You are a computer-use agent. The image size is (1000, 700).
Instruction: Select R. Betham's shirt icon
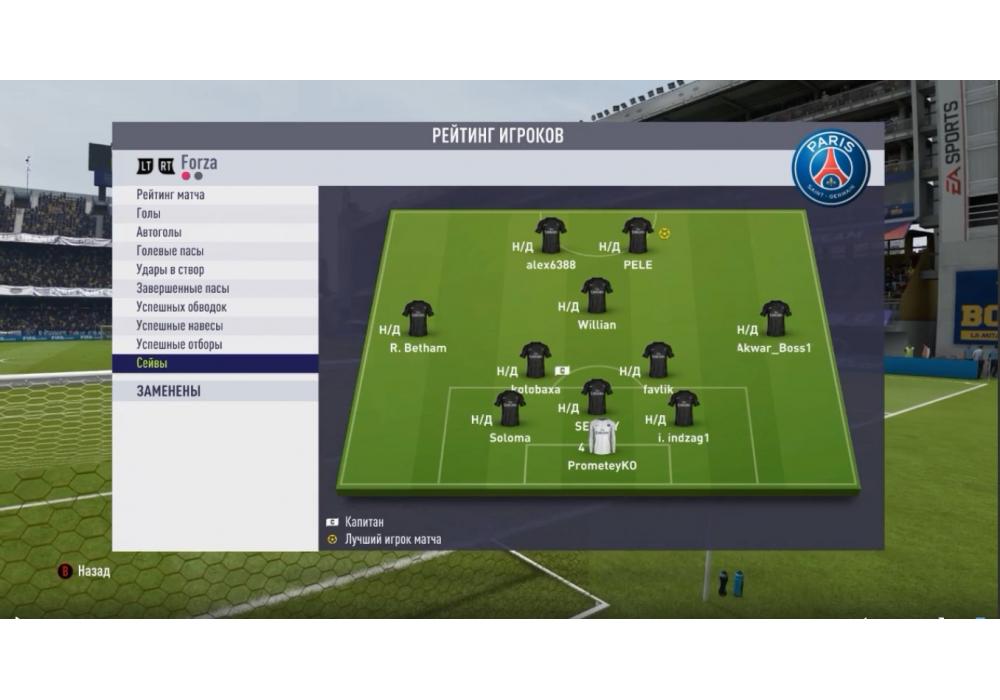(x=418, y=319)
